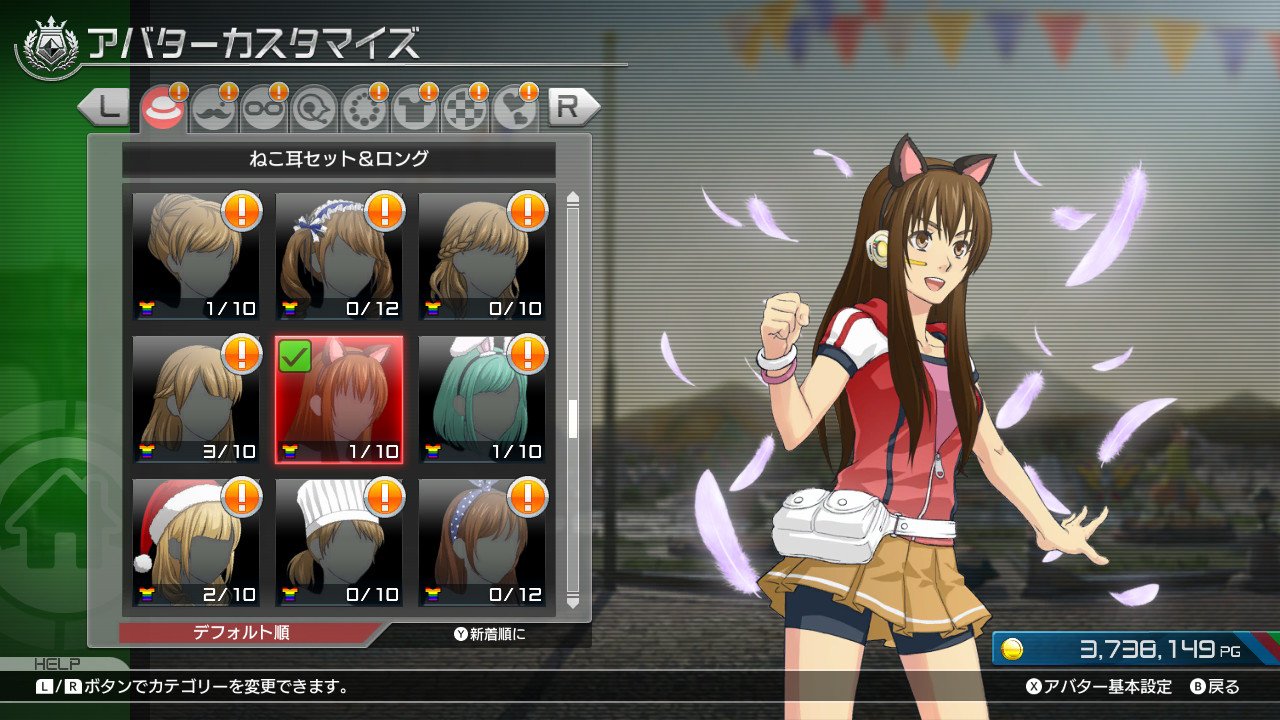Switch to the glasses accessory category
Viewport: 1280px width, 720px height.
263,108
